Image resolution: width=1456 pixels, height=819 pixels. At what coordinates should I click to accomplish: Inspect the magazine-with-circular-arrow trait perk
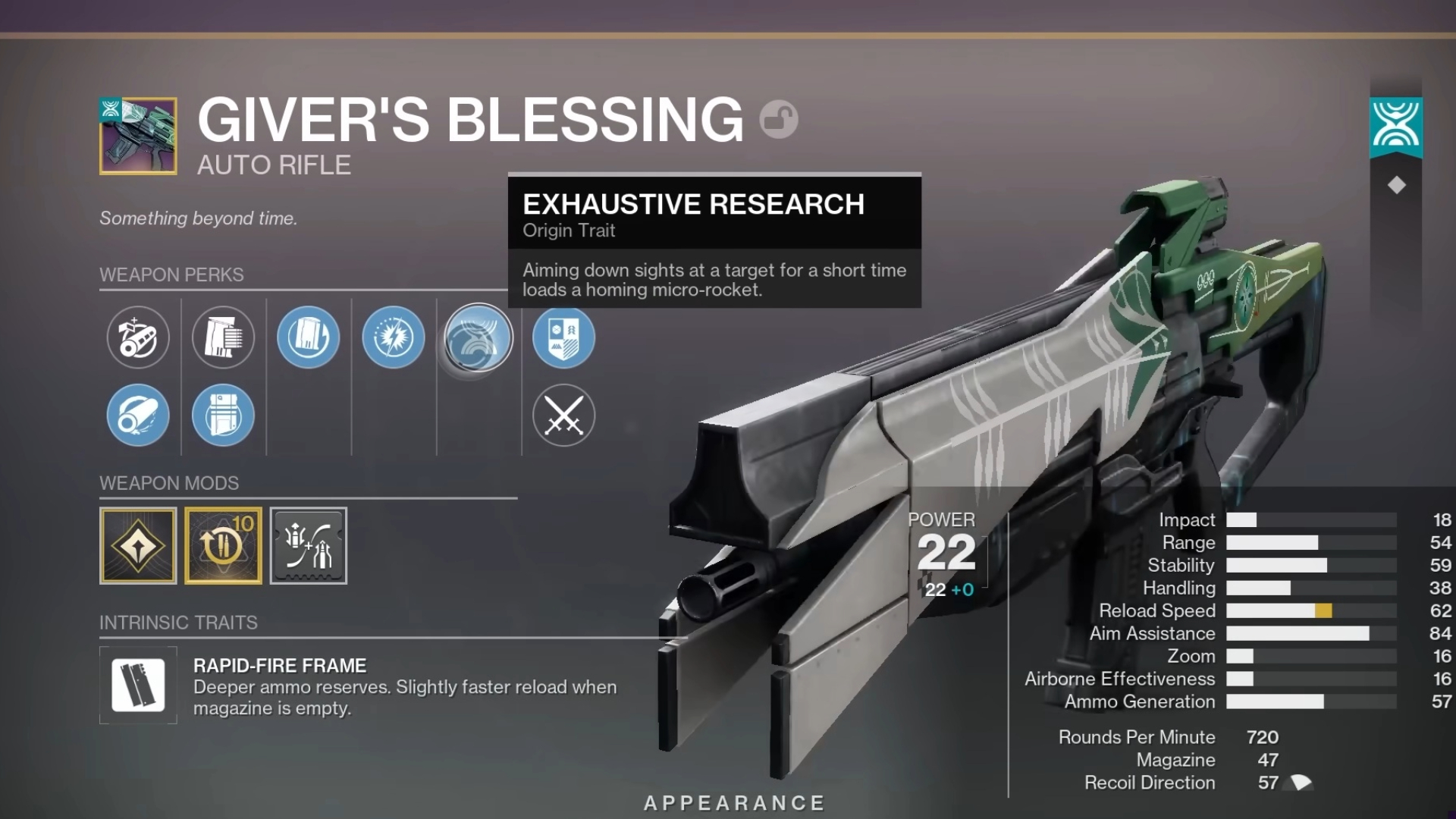click(x=308, y=337)
